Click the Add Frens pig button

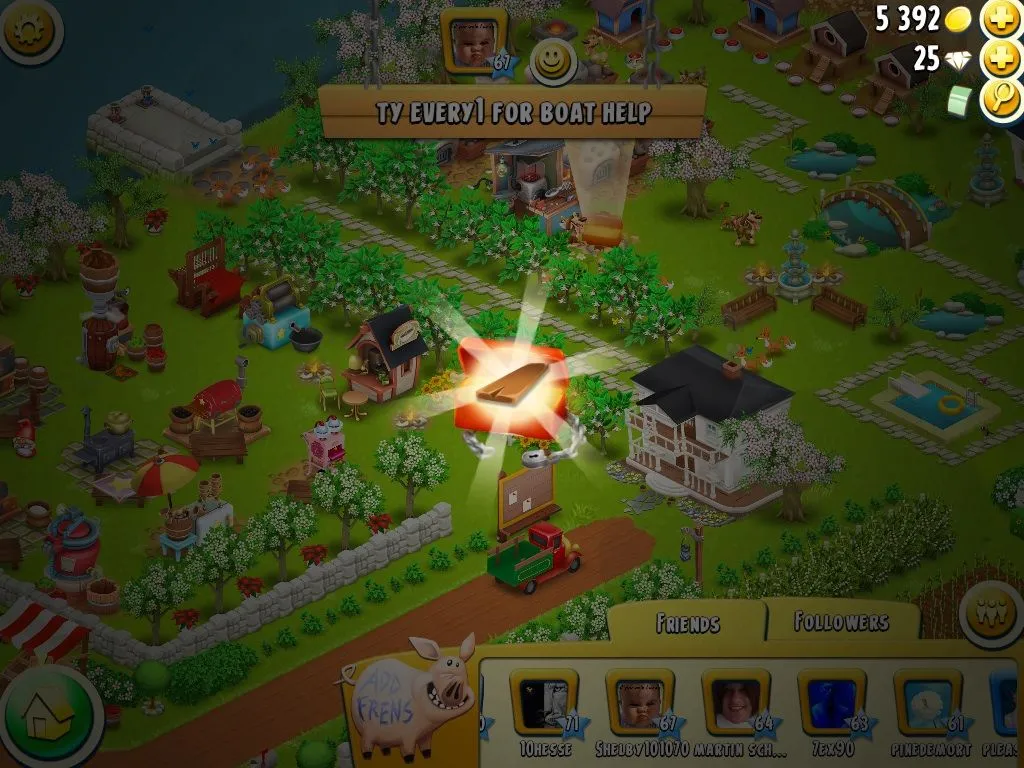(410, 697)
